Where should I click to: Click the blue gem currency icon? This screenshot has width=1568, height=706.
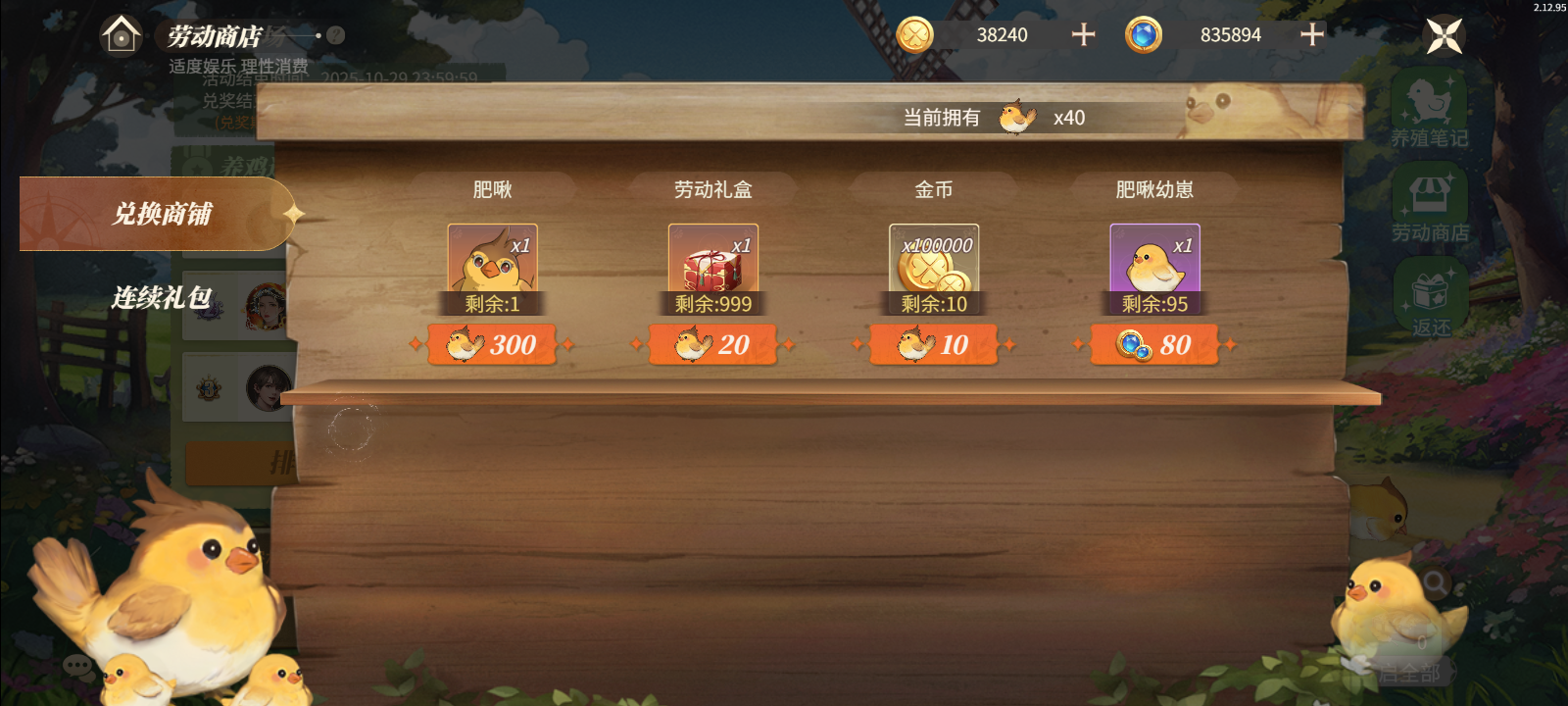[x=1143, y=34]
